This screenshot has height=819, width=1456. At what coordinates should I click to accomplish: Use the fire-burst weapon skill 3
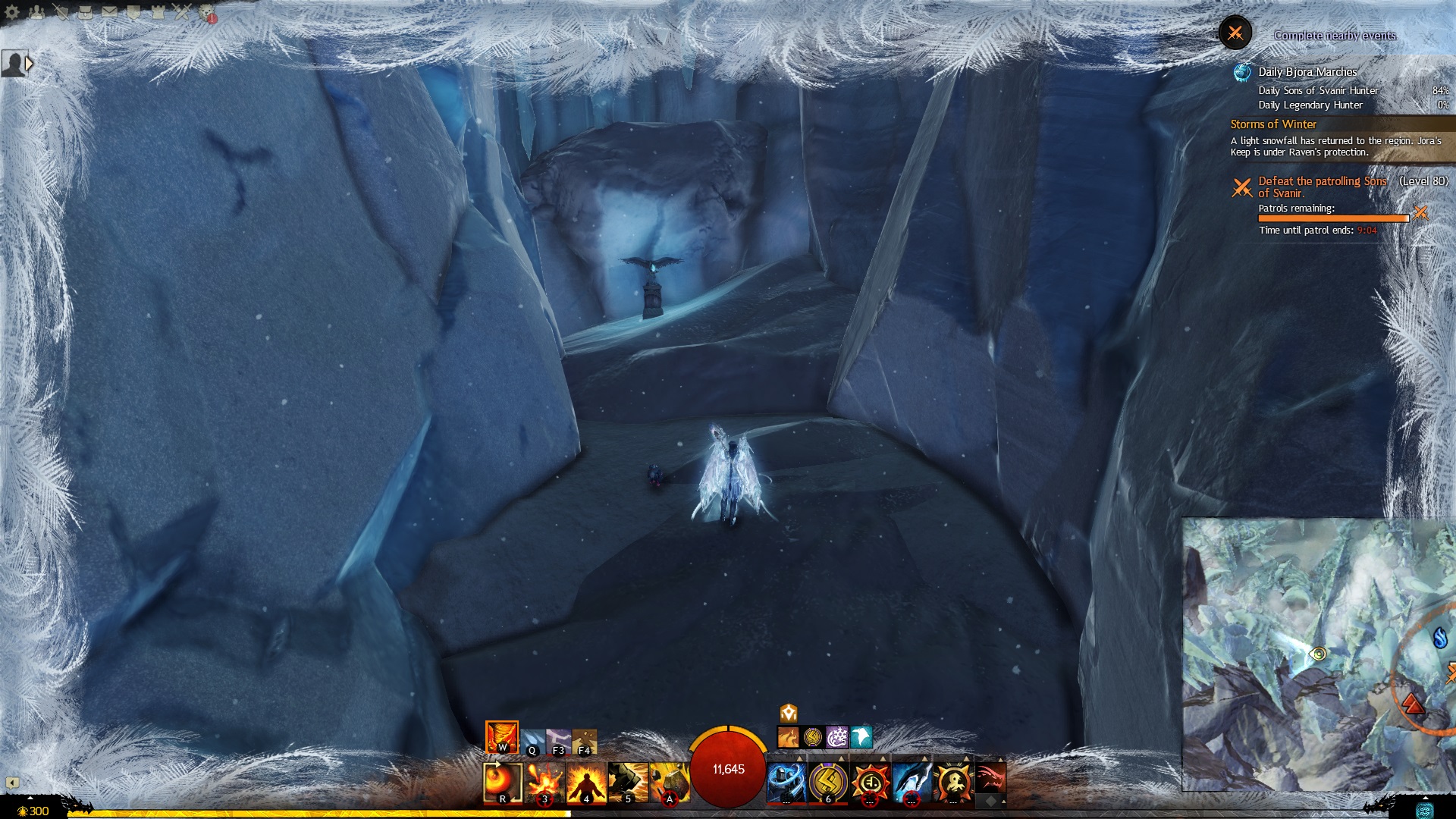point(544,782)
